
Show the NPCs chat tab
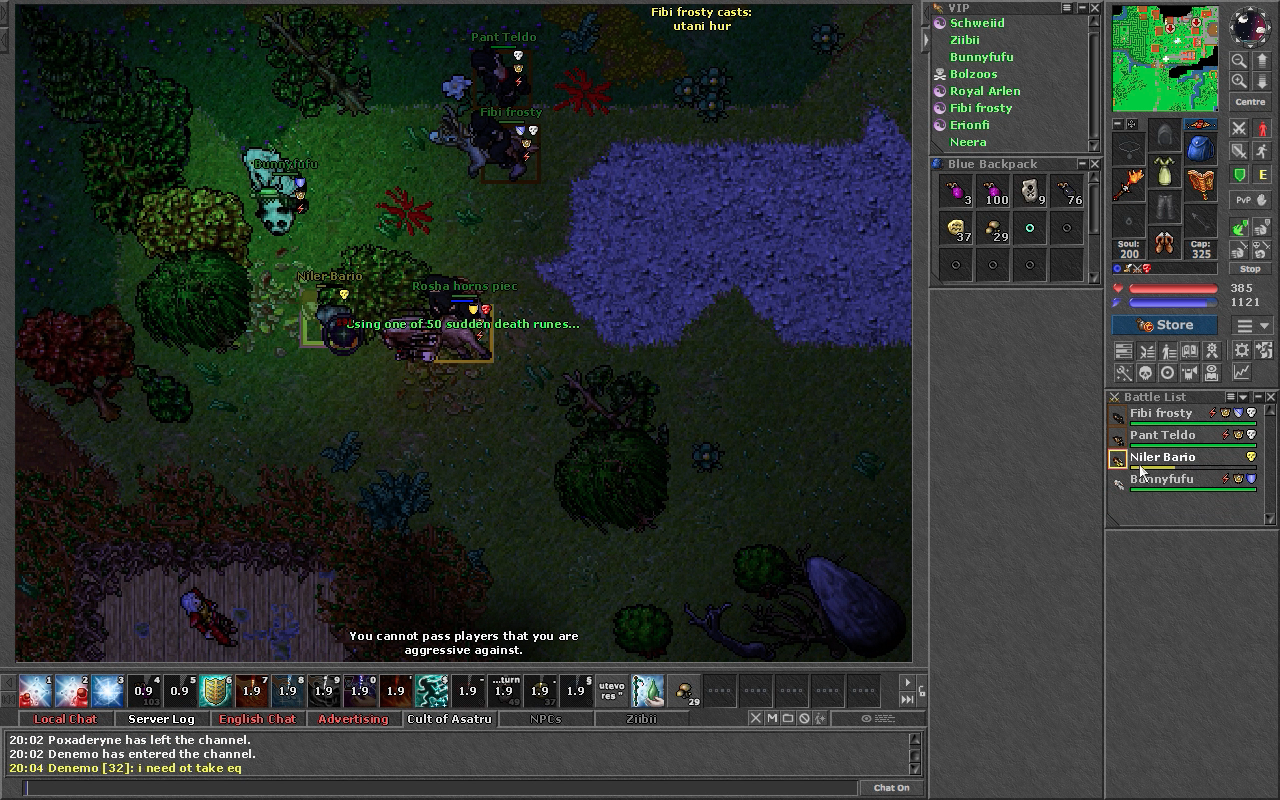545,719
